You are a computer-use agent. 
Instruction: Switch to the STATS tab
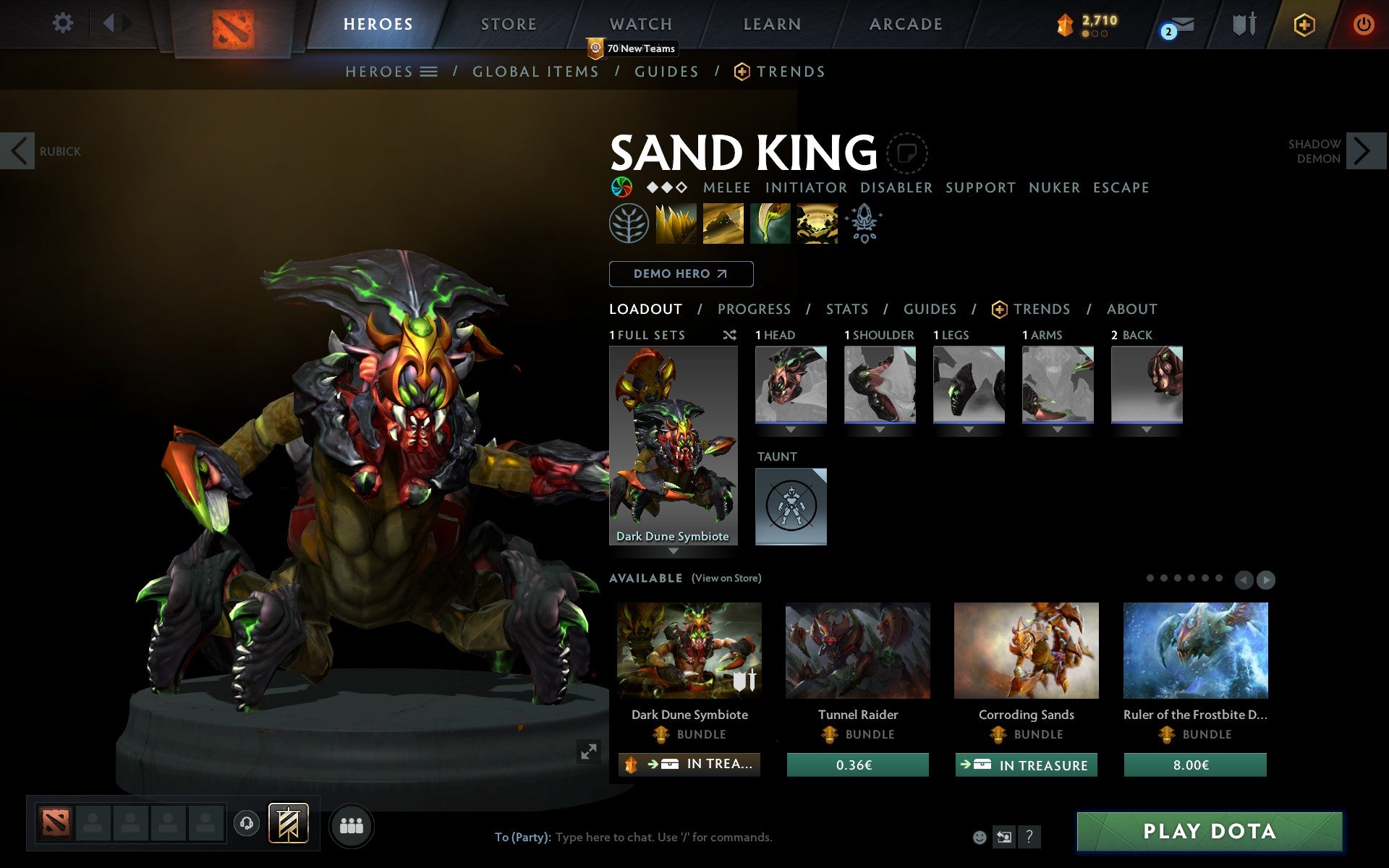click(x=846, y=309)
